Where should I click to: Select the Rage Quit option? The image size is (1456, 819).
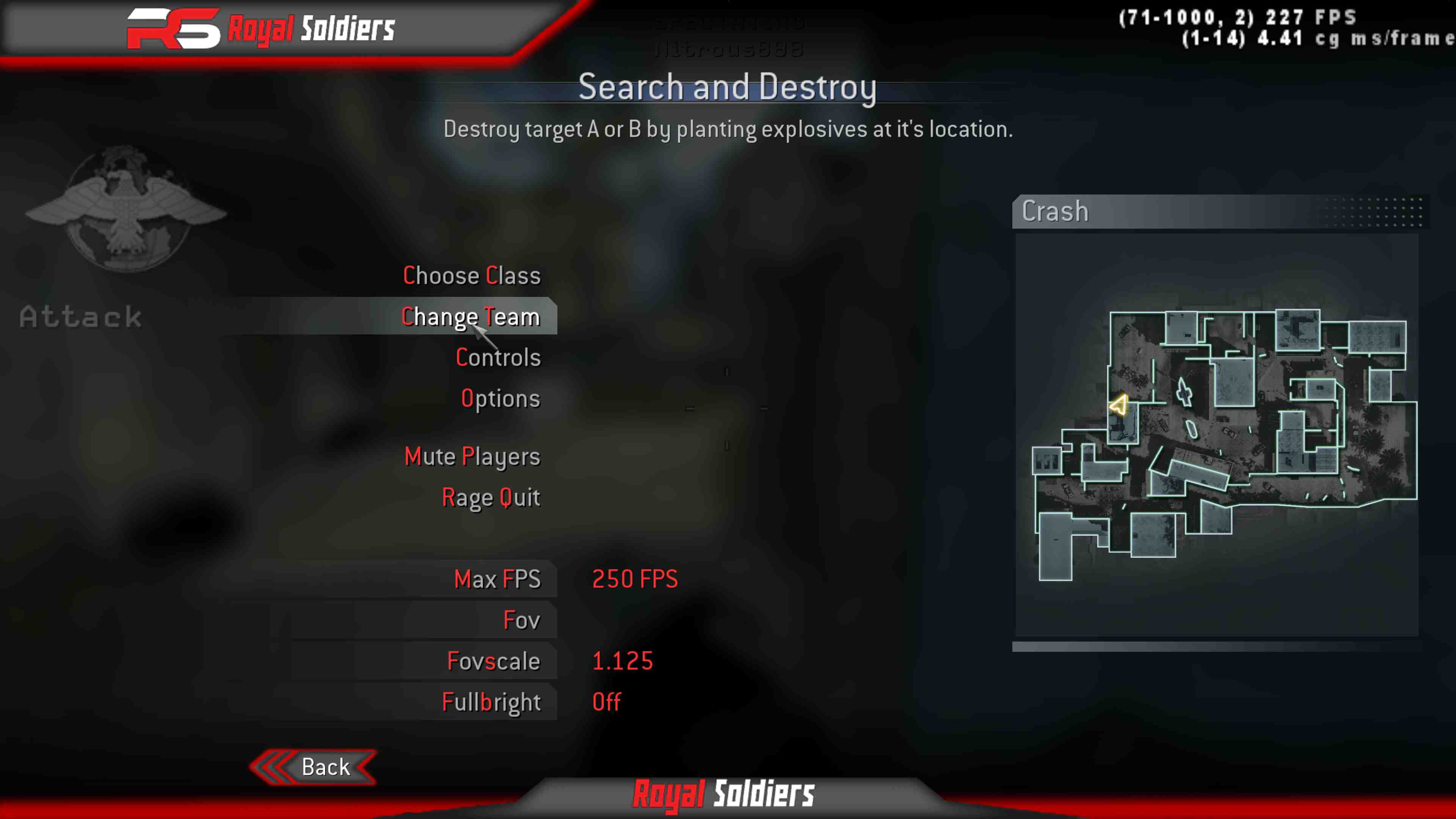pyautogui.click(x=491, y=497)
